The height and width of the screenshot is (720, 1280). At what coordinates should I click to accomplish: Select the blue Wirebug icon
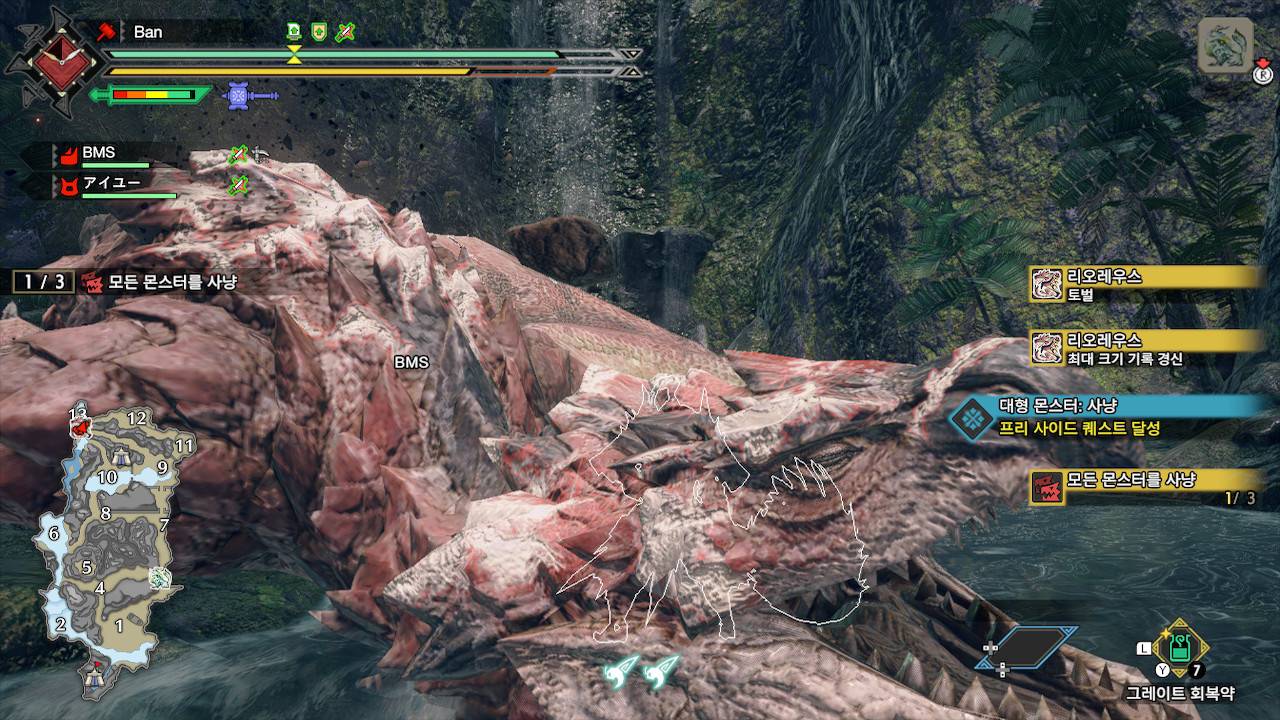238,96
